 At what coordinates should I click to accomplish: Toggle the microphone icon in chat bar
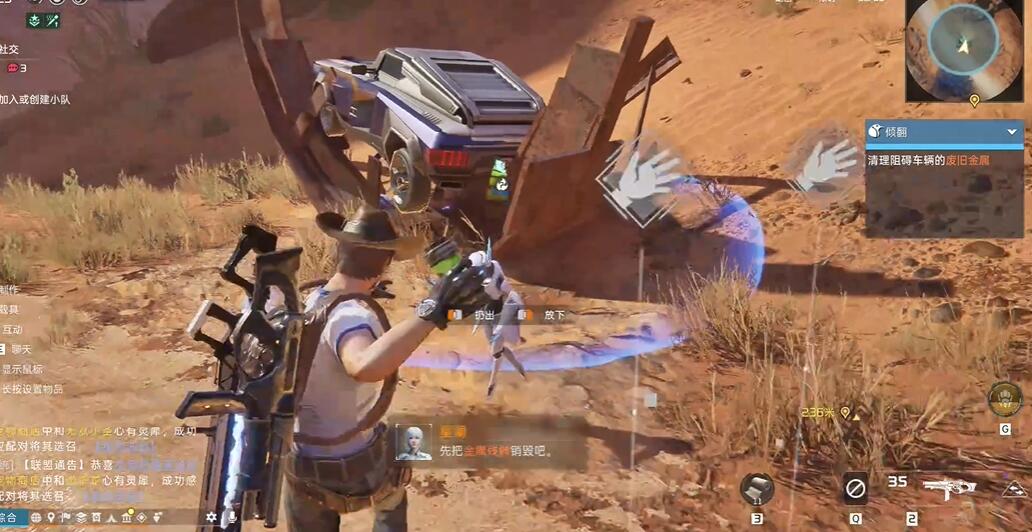point(232,518)
